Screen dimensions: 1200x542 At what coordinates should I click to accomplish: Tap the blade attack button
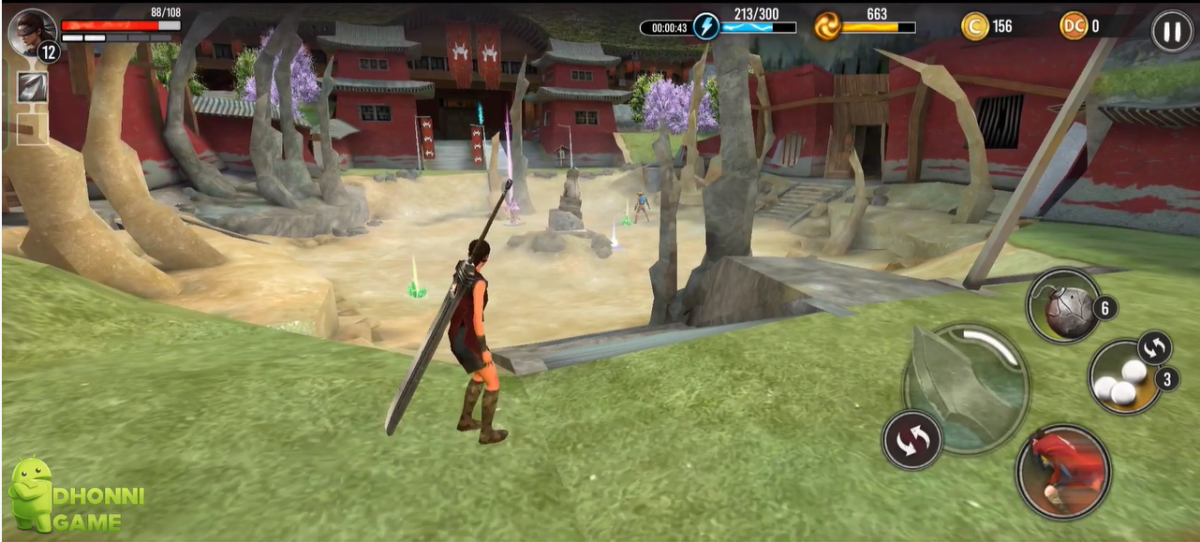(x=965, y=387)
